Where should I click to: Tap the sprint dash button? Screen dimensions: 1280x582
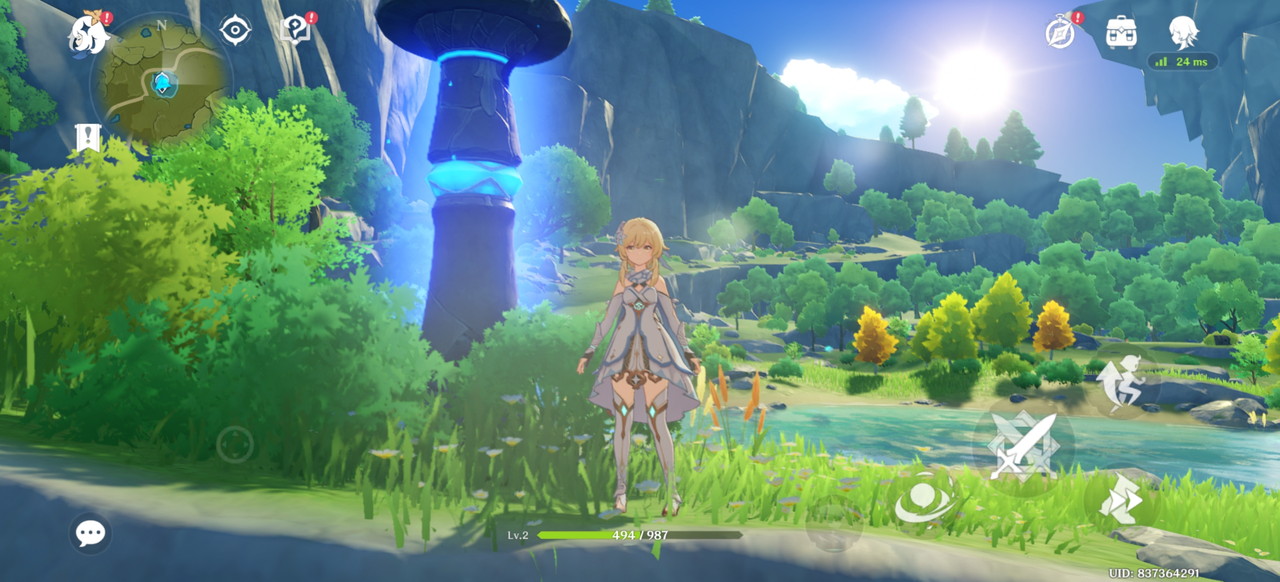pos(1121,499)
